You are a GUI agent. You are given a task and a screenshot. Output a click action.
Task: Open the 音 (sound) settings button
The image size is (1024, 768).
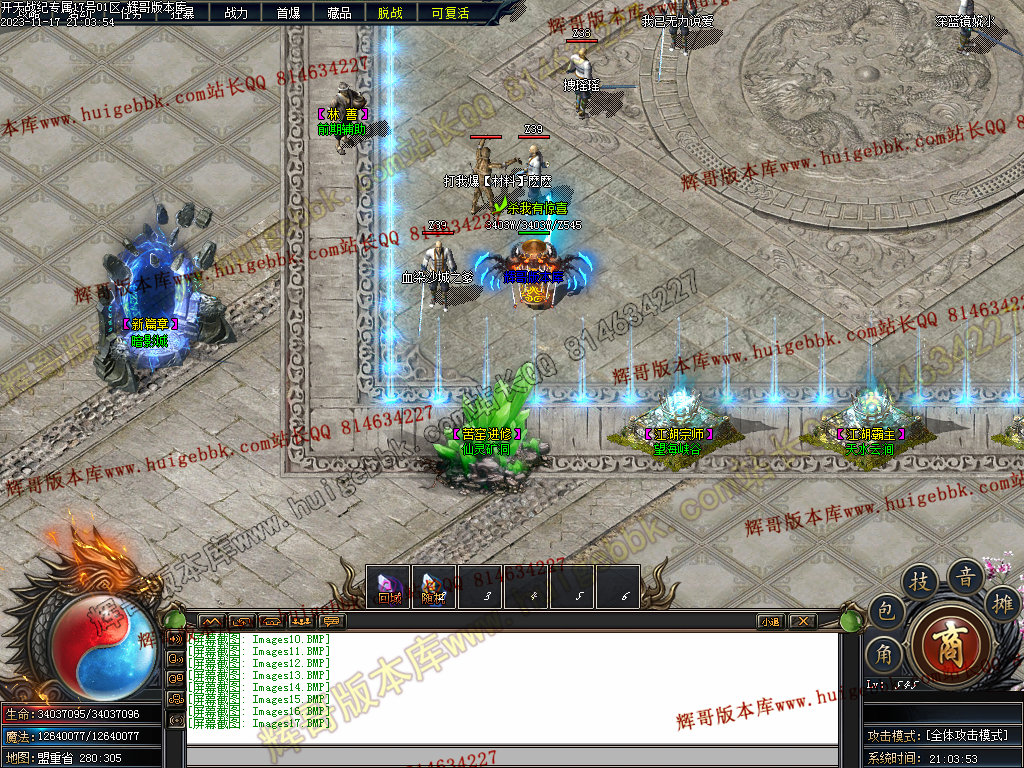(965, 576)
